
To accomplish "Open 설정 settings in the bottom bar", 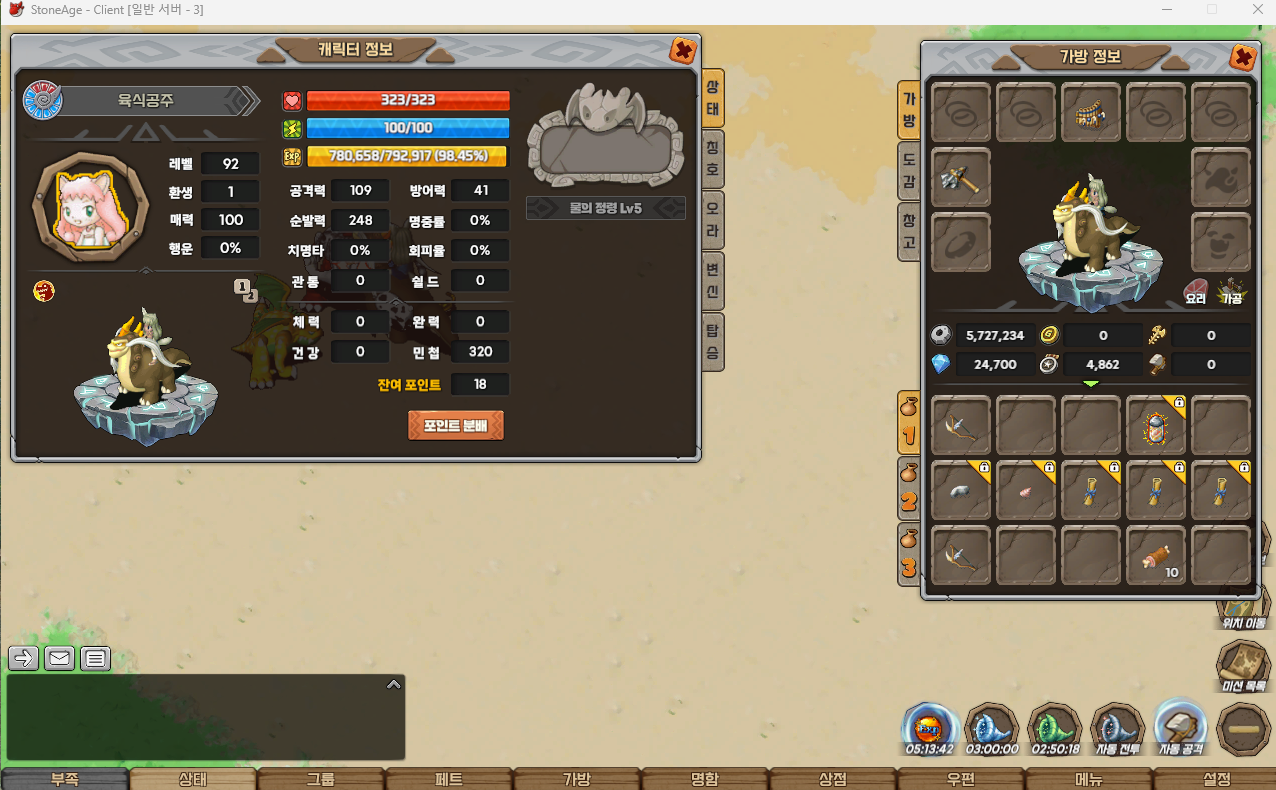I will click(x=1217, y=779).
